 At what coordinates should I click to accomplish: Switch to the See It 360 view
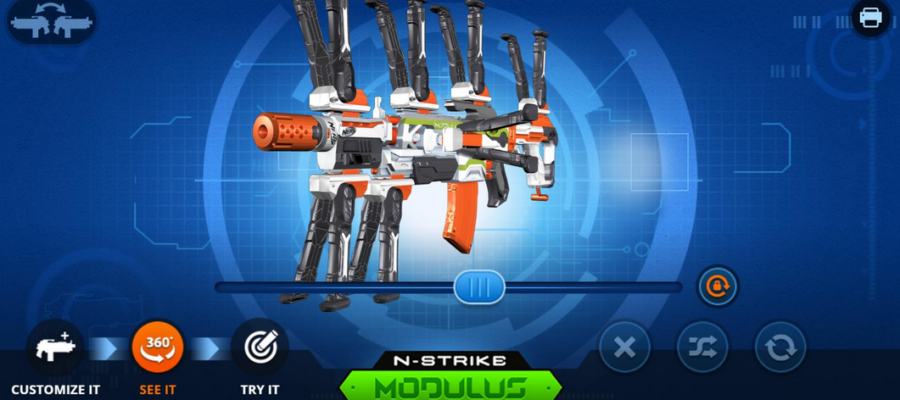(158, 348)
